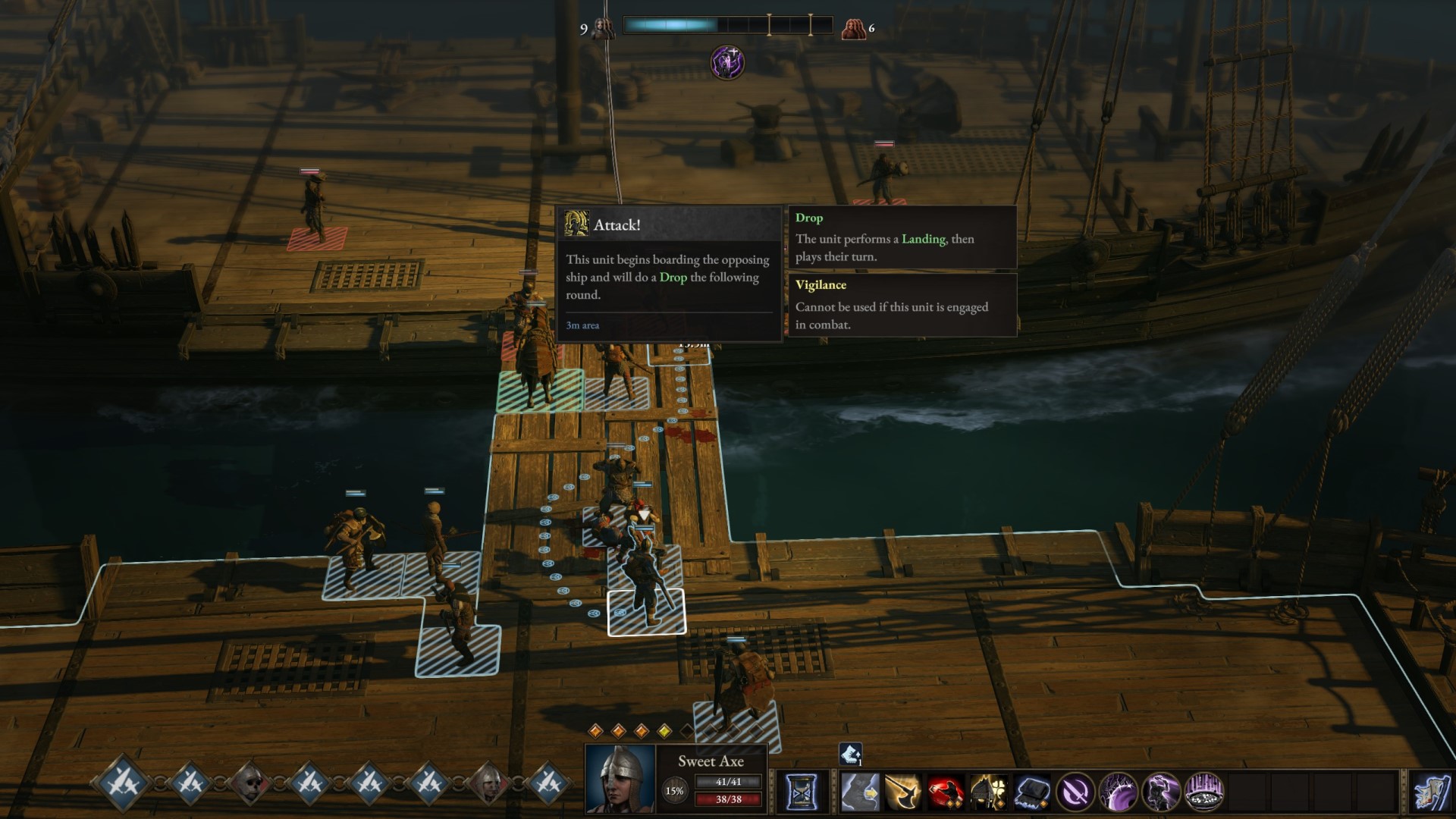Screen dimensions: 1456x819
Task: Click the enemy crew icon showing 6
Action: tap(858, 27)
